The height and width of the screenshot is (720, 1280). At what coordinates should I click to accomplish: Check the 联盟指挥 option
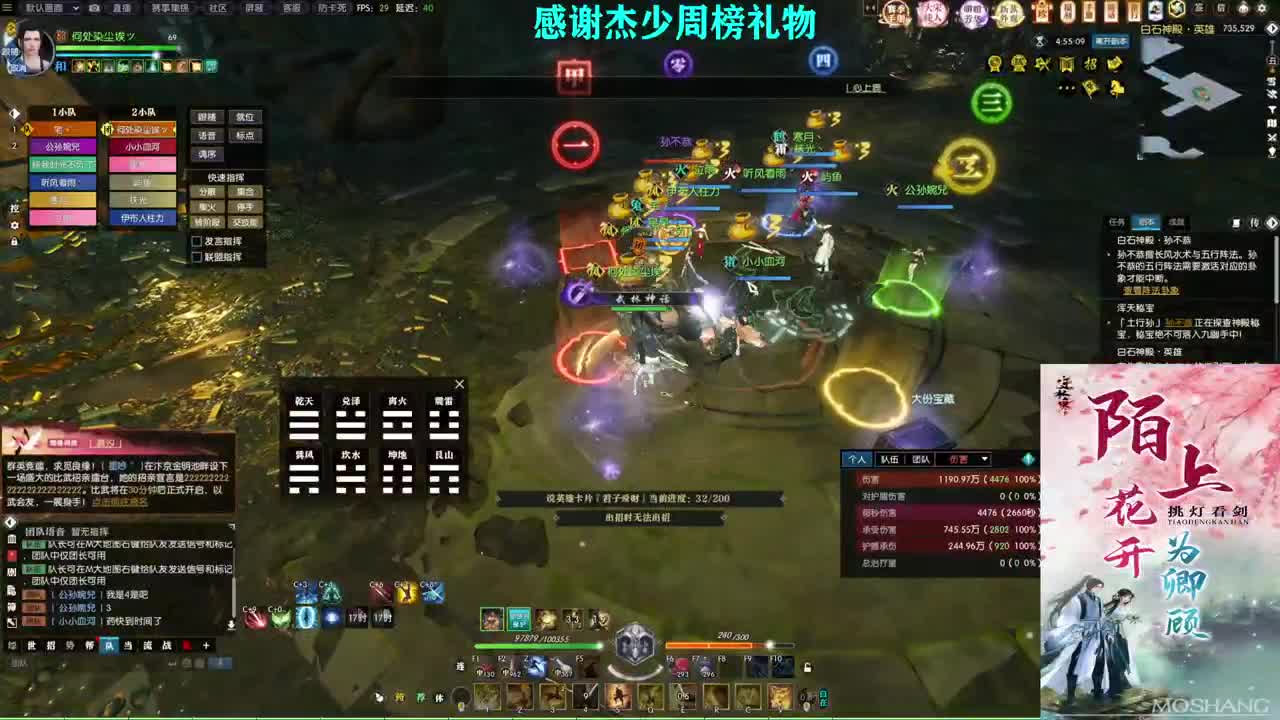coord(197,257)
